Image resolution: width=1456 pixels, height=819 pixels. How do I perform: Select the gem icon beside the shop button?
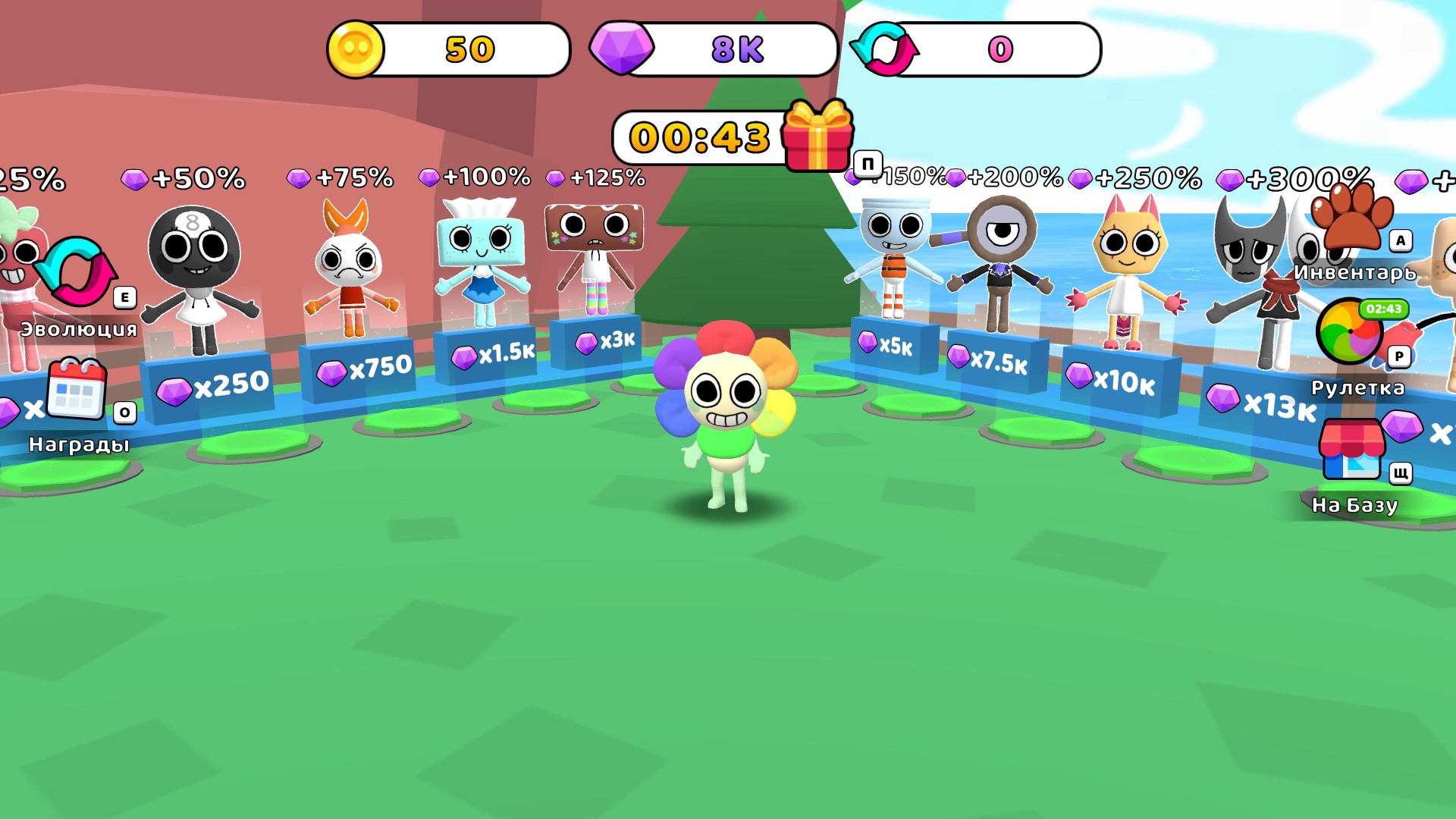pos(1402,427)
